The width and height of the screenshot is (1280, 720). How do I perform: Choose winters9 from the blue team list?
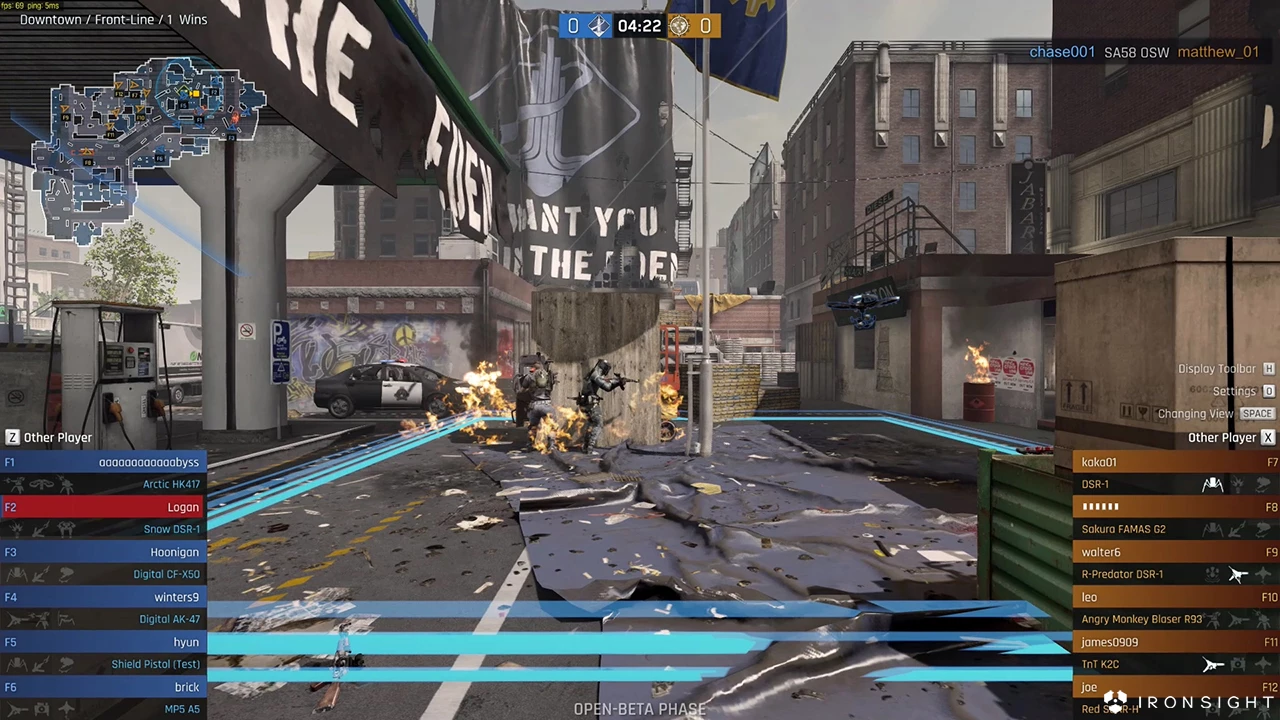103,597
